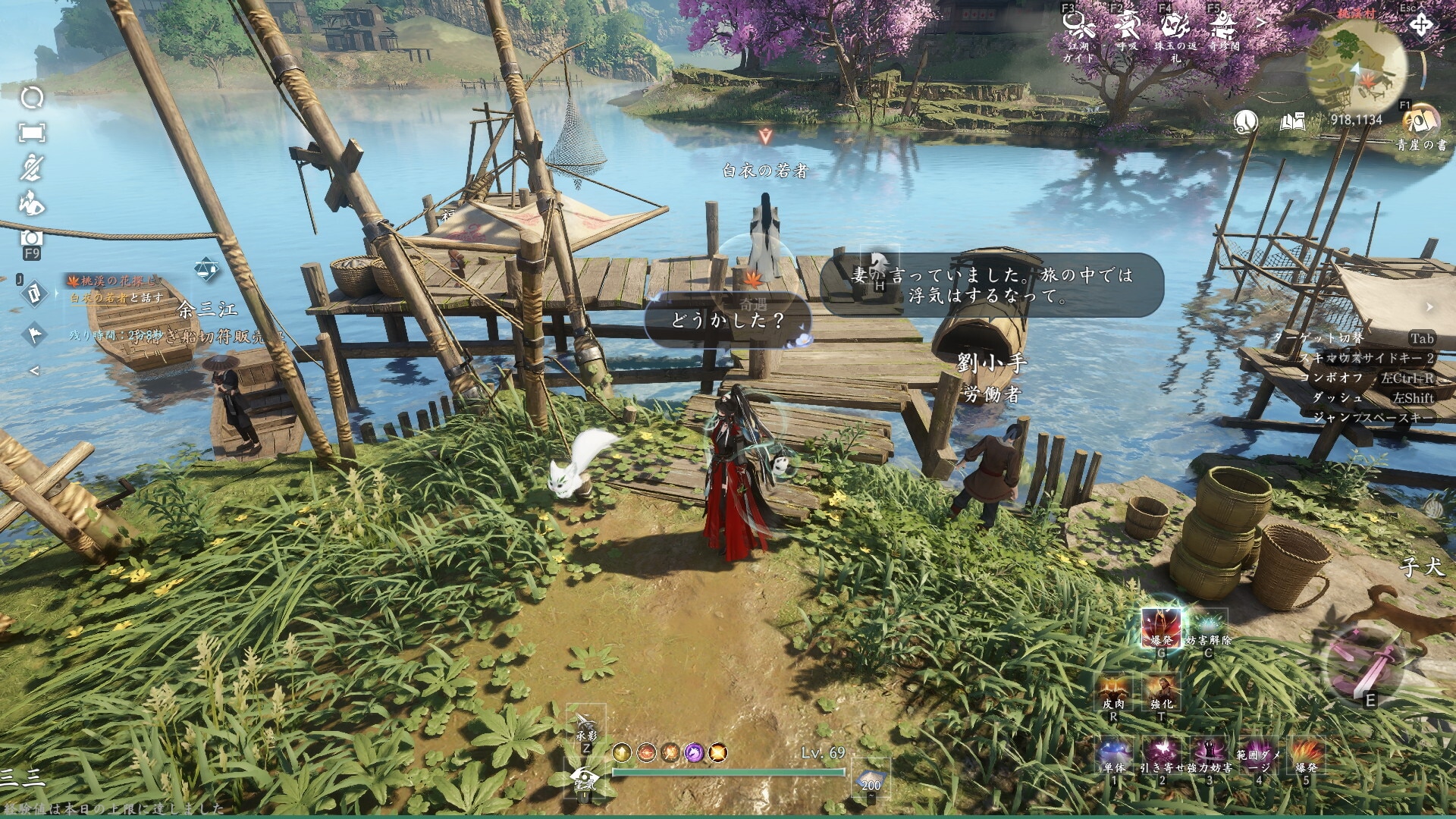Viewport: 1456px width, 819px height.
Task: Open the 珠玉の返礼 butterfly icon
Action: click(x=1175, y=25)
